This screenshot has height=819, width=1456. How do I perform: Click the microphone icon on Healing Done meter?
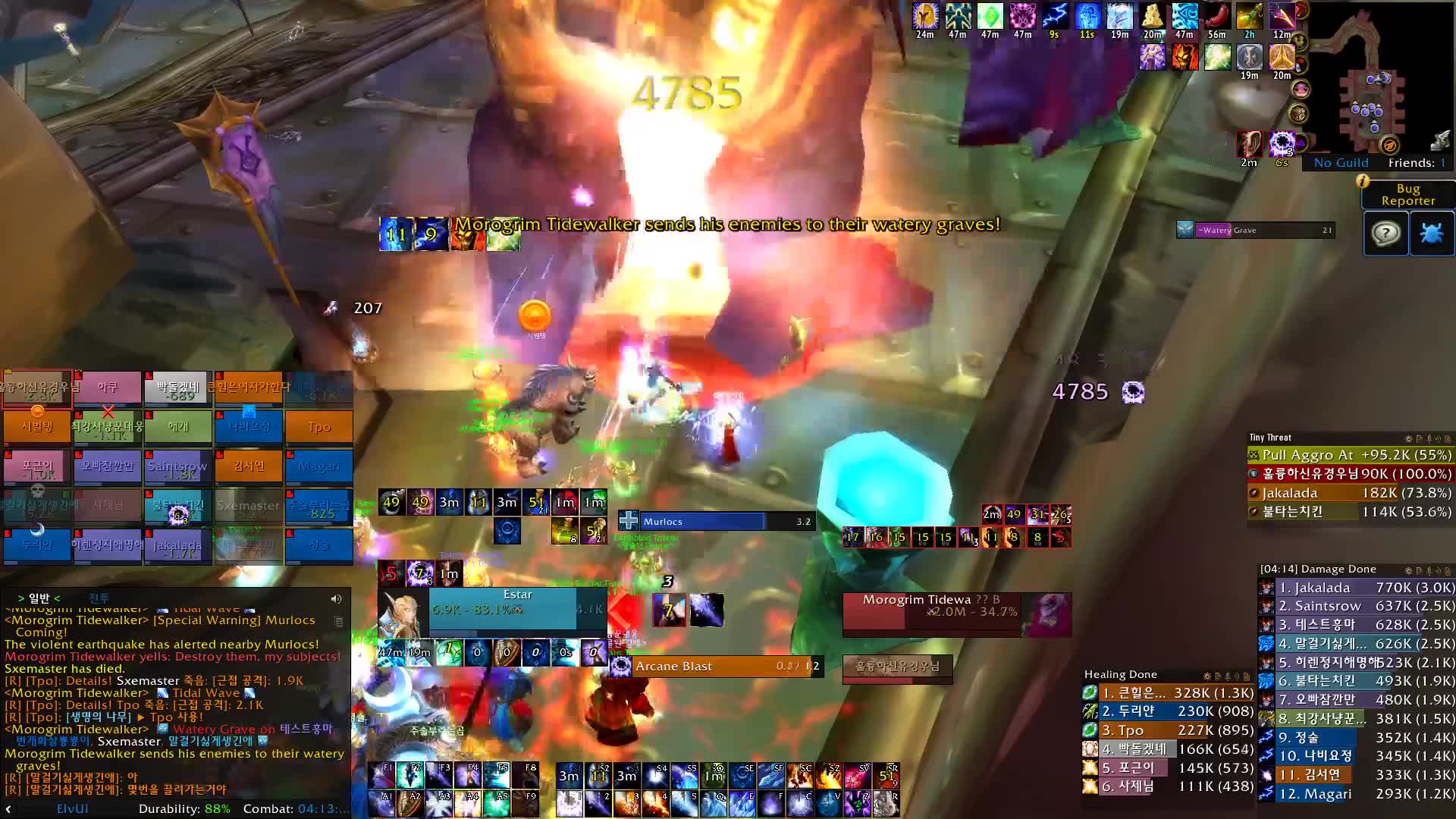click(x=1228, y=676)
